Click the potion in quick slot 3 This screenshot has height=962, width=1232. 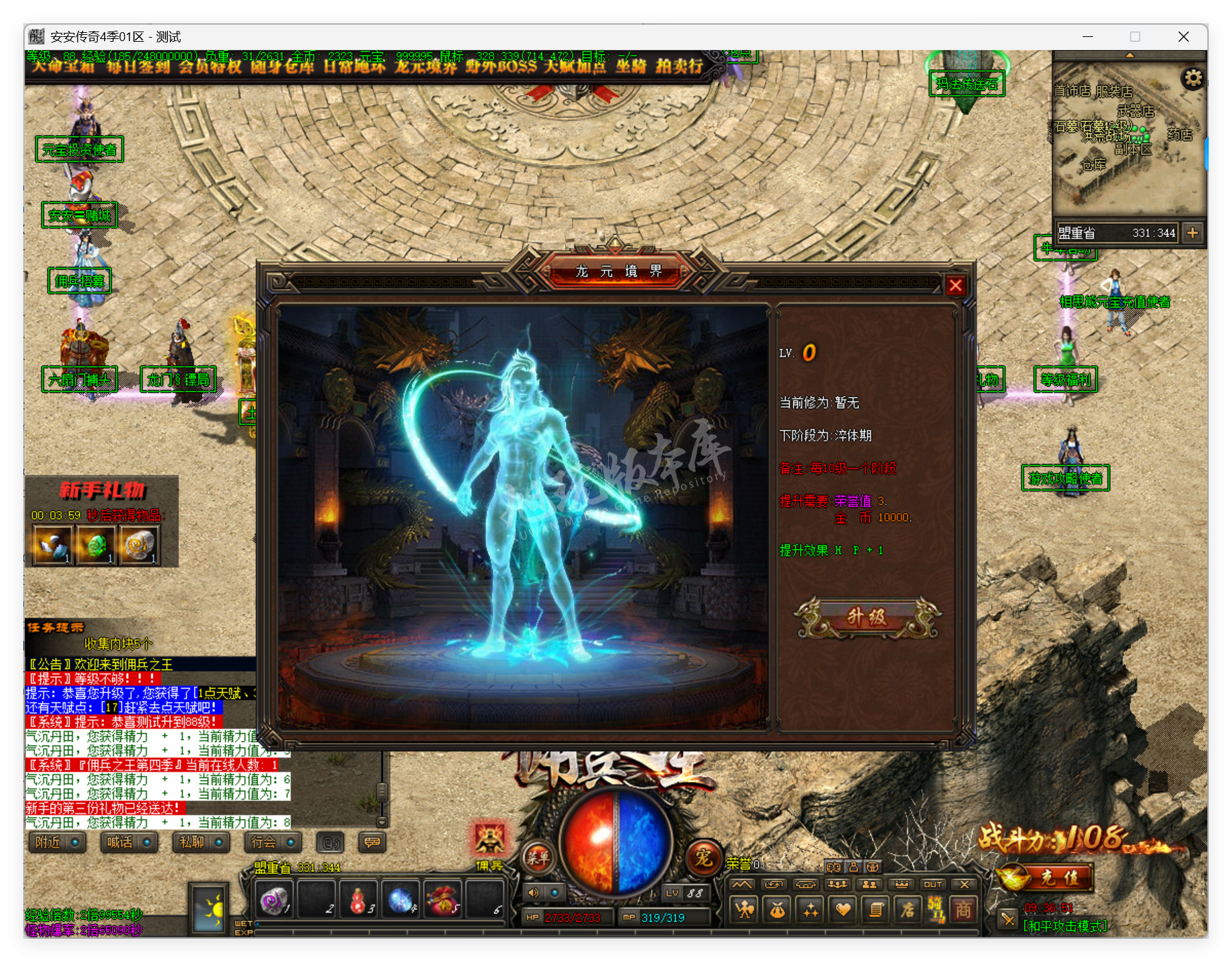(x=357, y=899)
